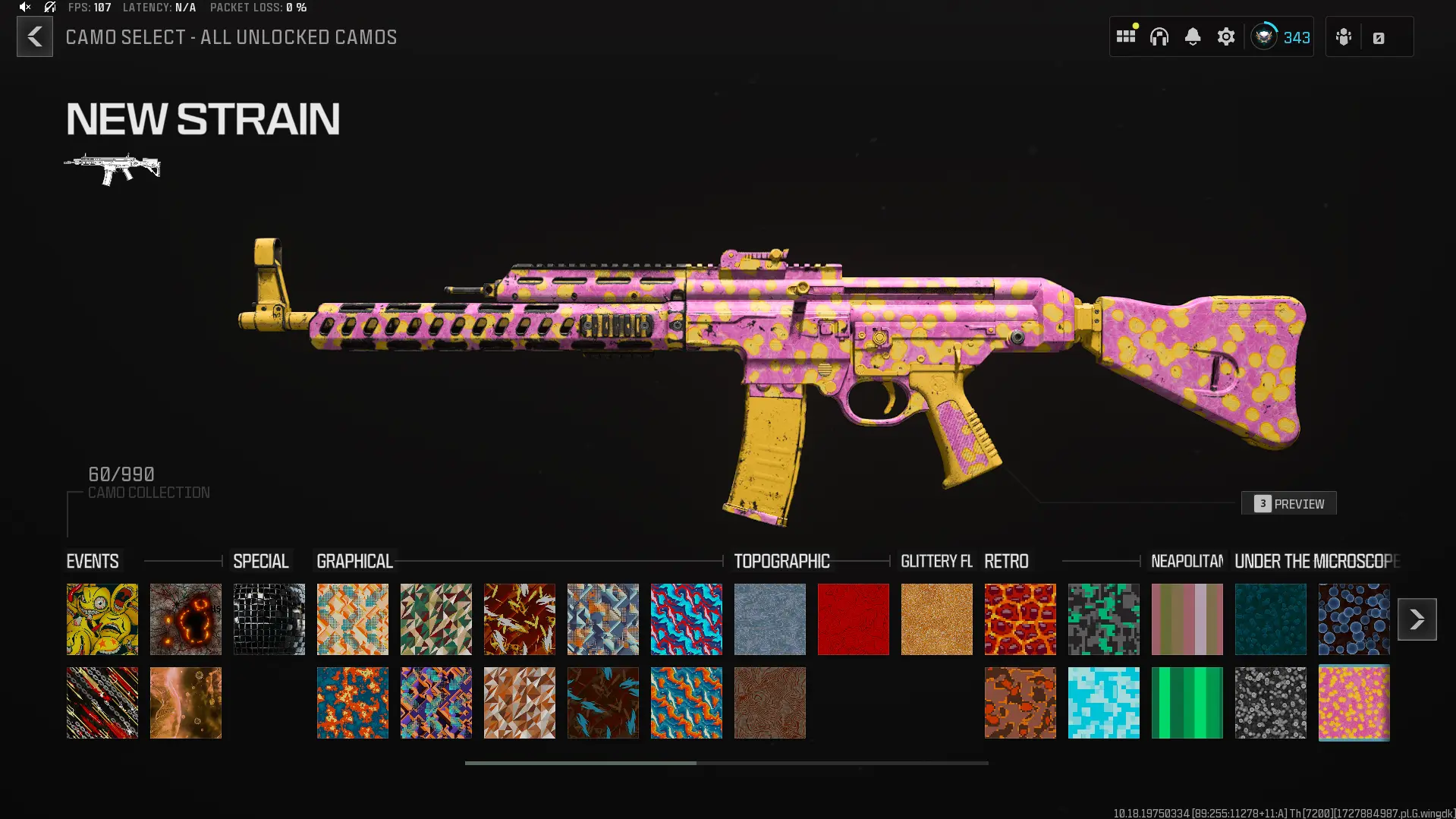Select the disco ball camo under SPECIAL
This screenshot has width=1456, height=819.
click(x=269, y=619)
